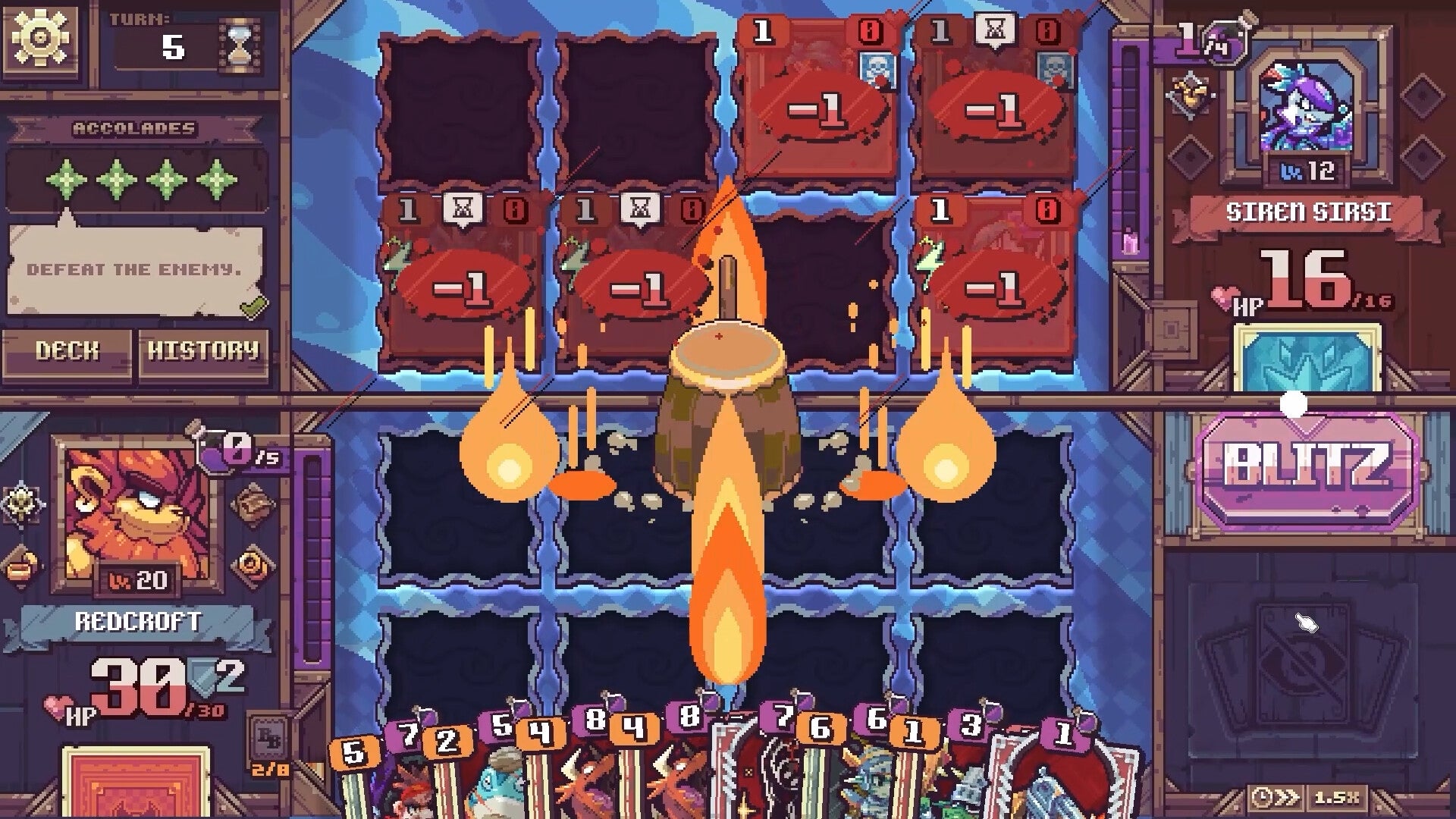The width and height of the screenshot is (1456, 819).
Task: Select the gold ring icon near Redcroft
Action: 250,563
